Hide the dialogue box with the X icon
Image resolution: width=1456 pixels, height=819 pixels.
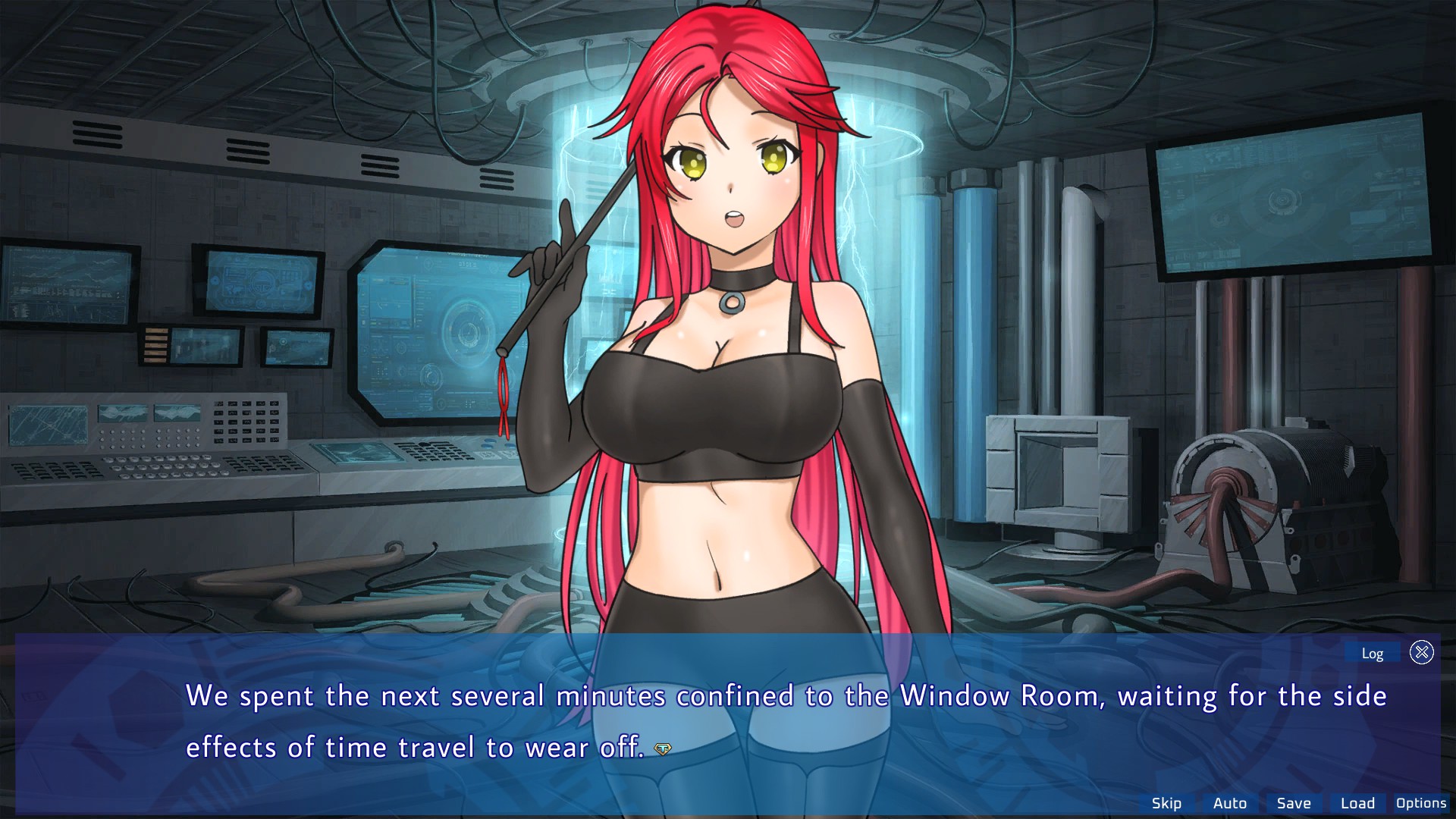1422,652
